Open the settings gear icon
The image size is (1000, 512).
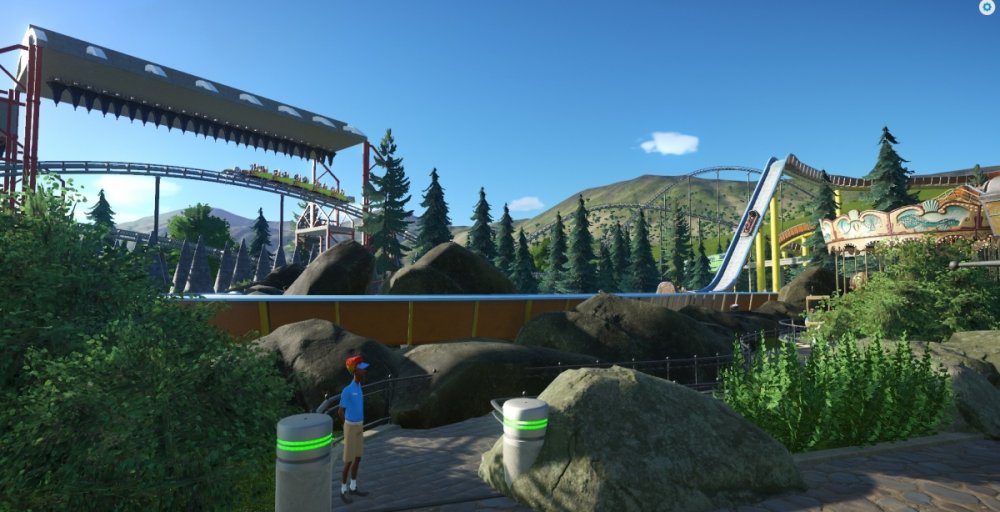pyautogui.click(x=986, y=7)
